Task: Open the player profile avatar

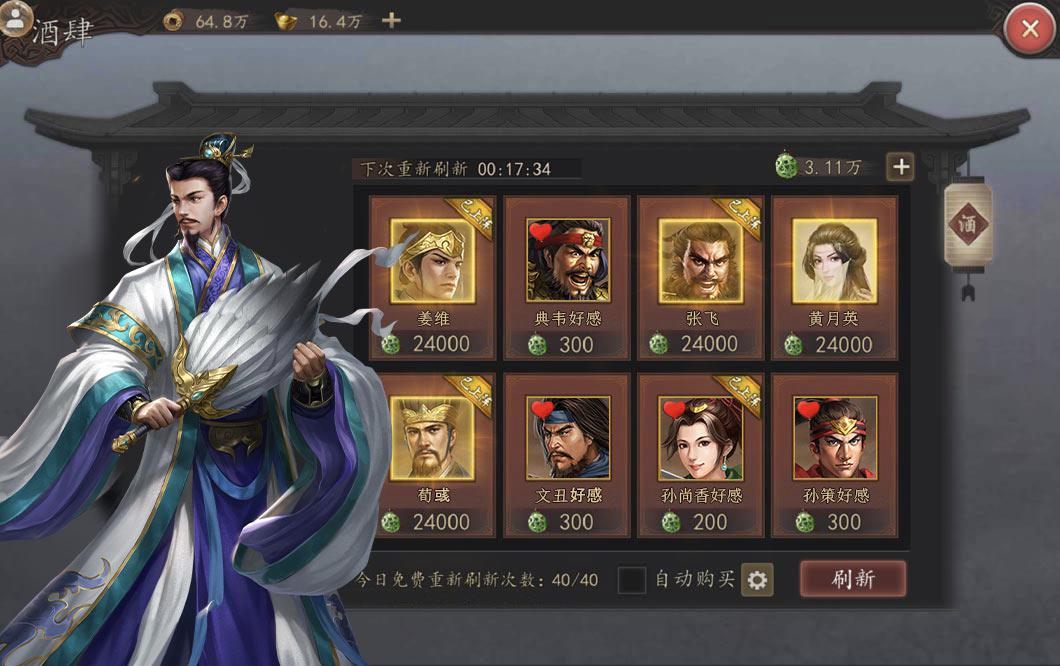Action: (x=16, y=18)
